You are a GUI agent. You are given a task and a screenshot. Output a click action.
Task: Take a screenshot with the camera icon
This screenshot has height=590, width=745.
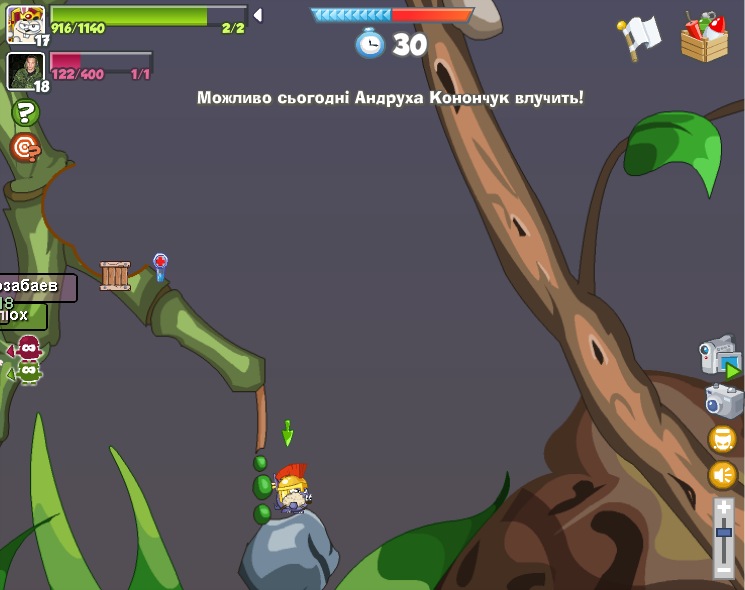coord(722,401)
